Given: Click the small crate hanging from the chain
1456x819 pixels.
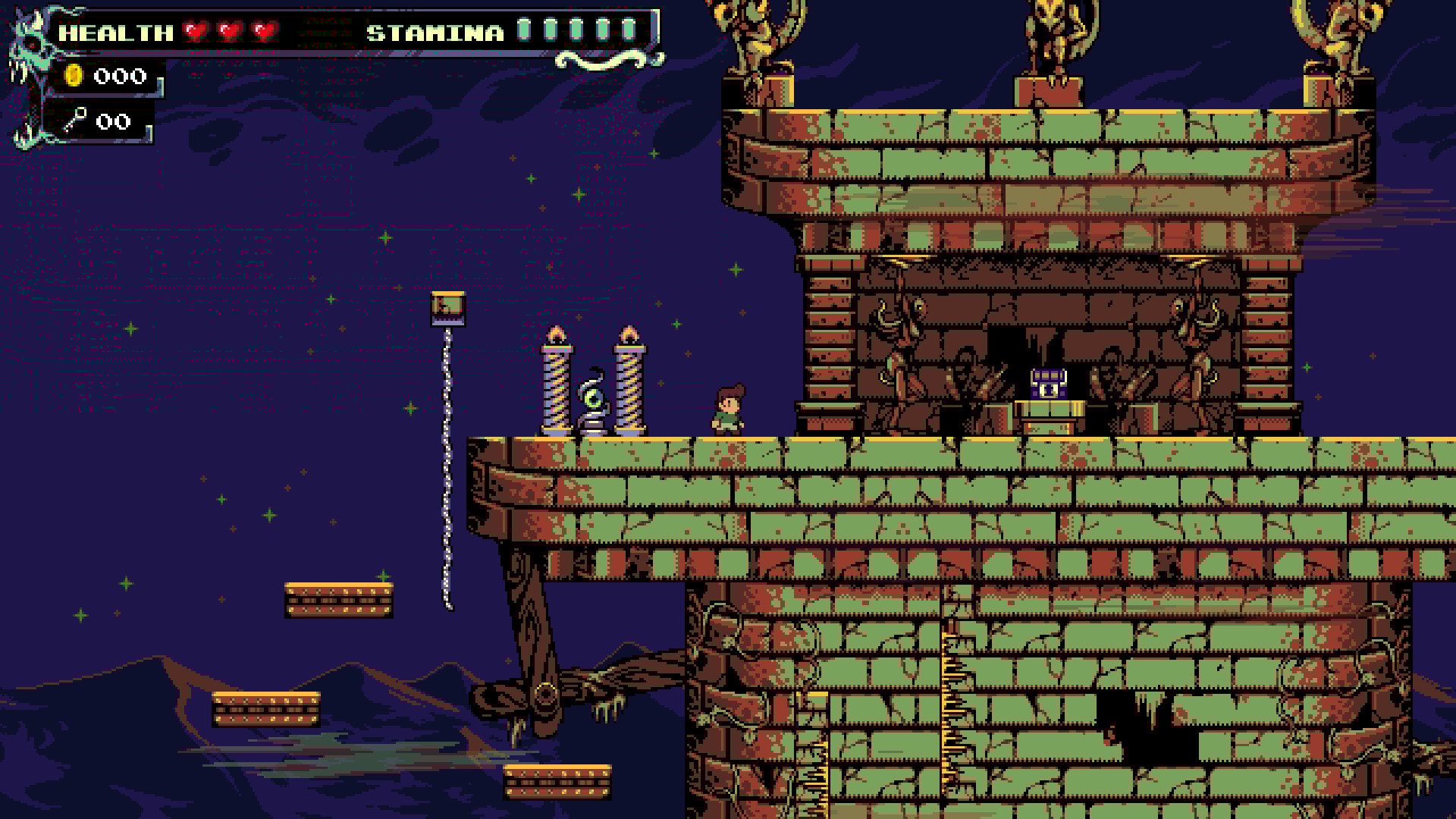Looking at the screenshot, I should tap(447, 307).
